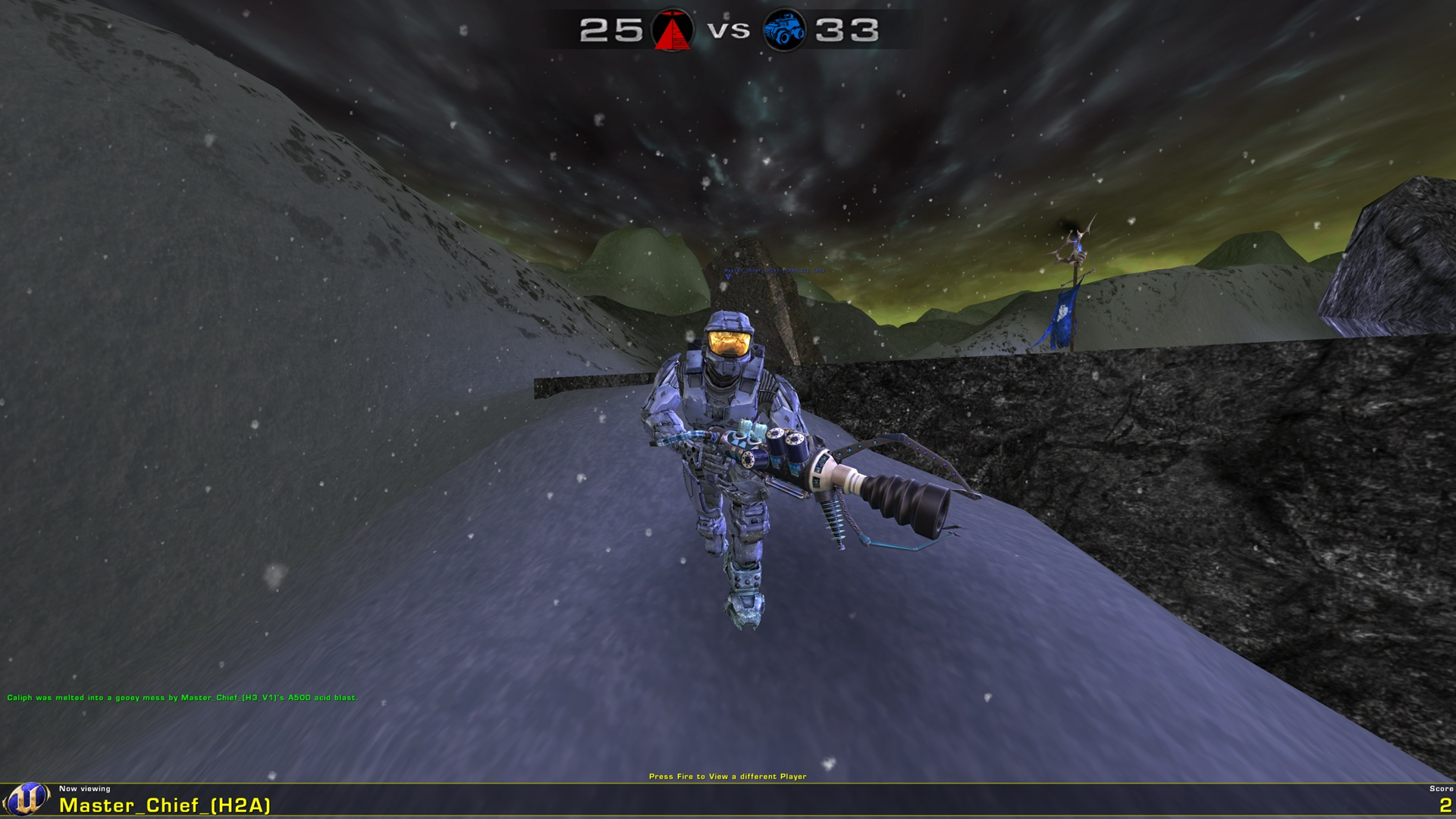The width and height of the screenshot is (1456, 819).
Task: Click 'Press Fire to View a different Player'
Action: (729, 777)
